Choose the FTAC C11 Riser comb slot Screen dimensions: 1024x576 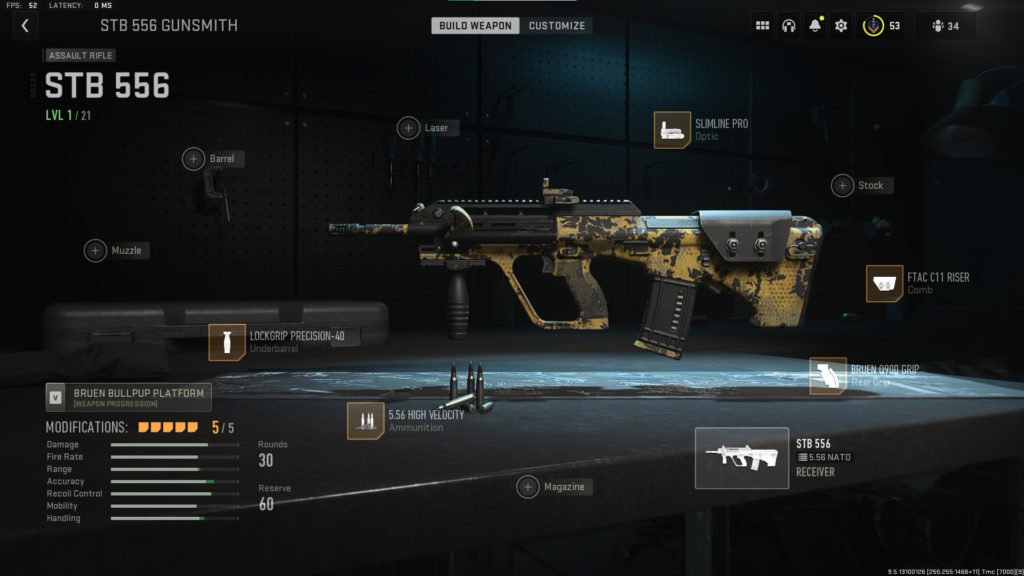click(x=884, y=283)
